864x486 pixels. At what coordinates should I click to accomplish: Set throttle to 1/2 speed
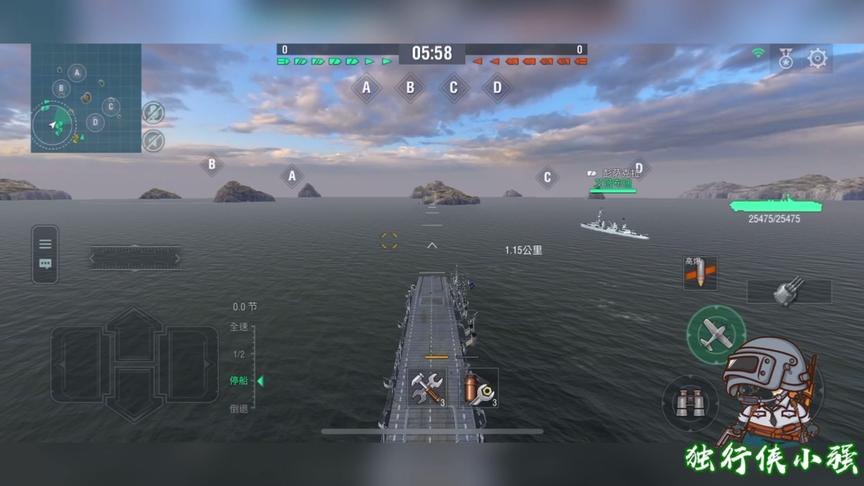pos(238,354)
